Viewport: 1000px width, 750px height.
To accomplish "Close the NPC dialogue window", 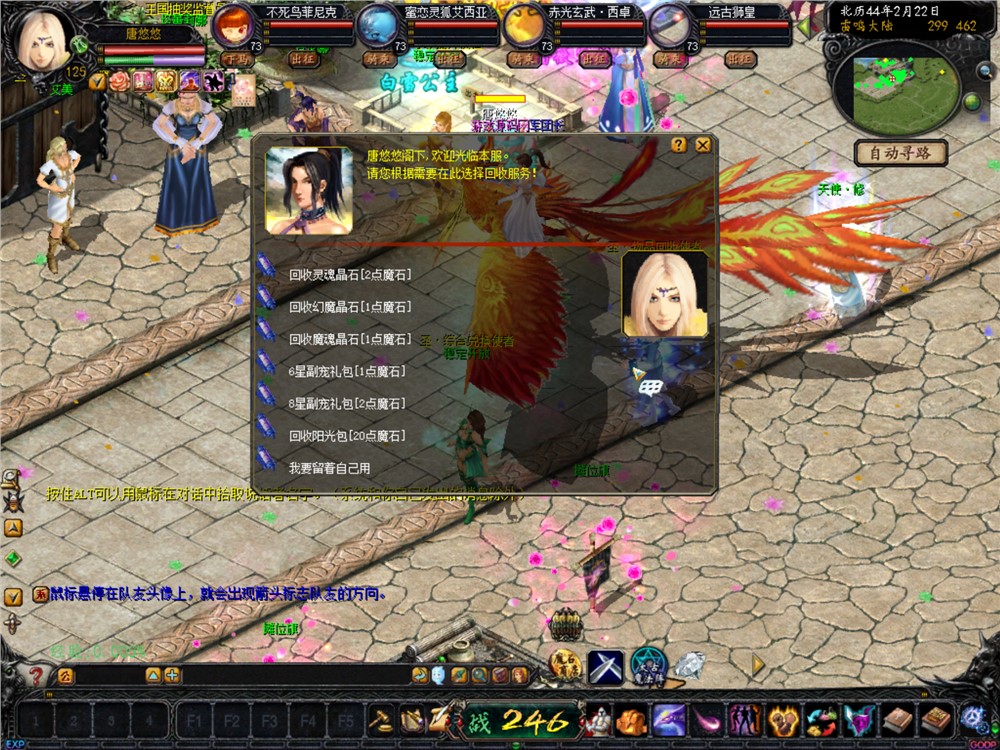I will pyautogui.click(x=703, y=145).
